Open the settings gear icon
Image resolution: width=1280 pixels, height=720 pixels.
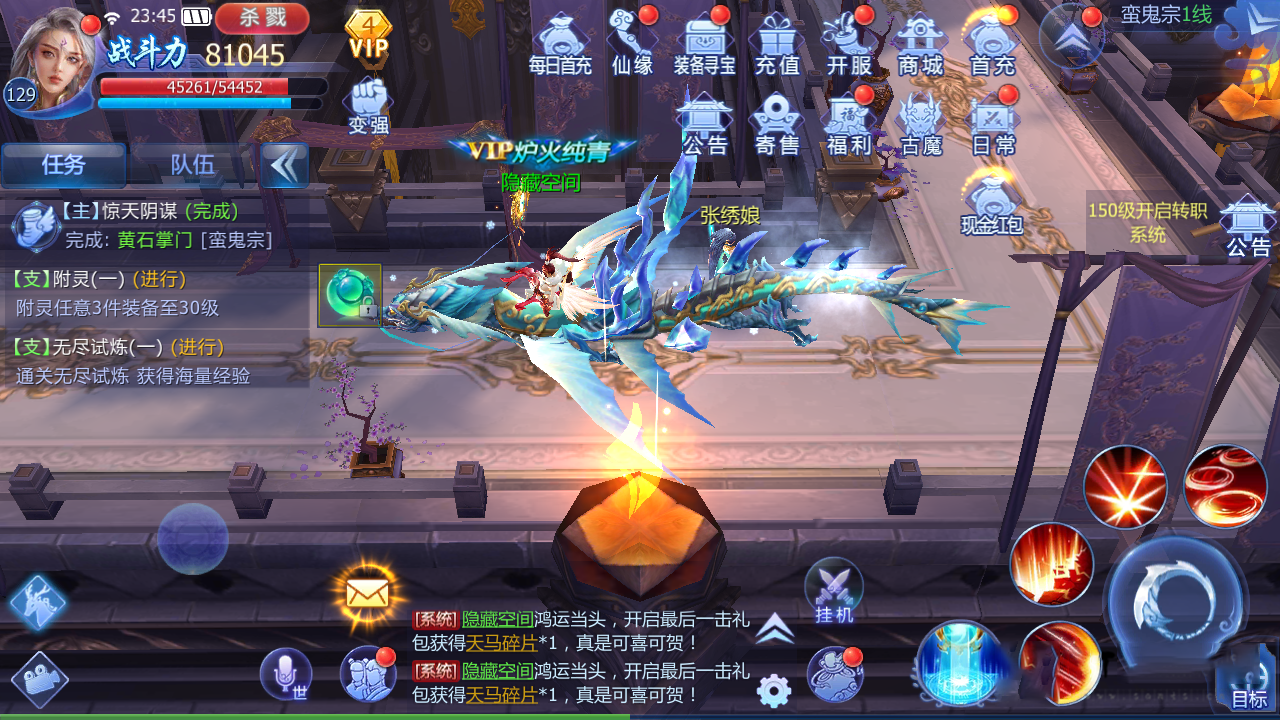tap(774, 689)
